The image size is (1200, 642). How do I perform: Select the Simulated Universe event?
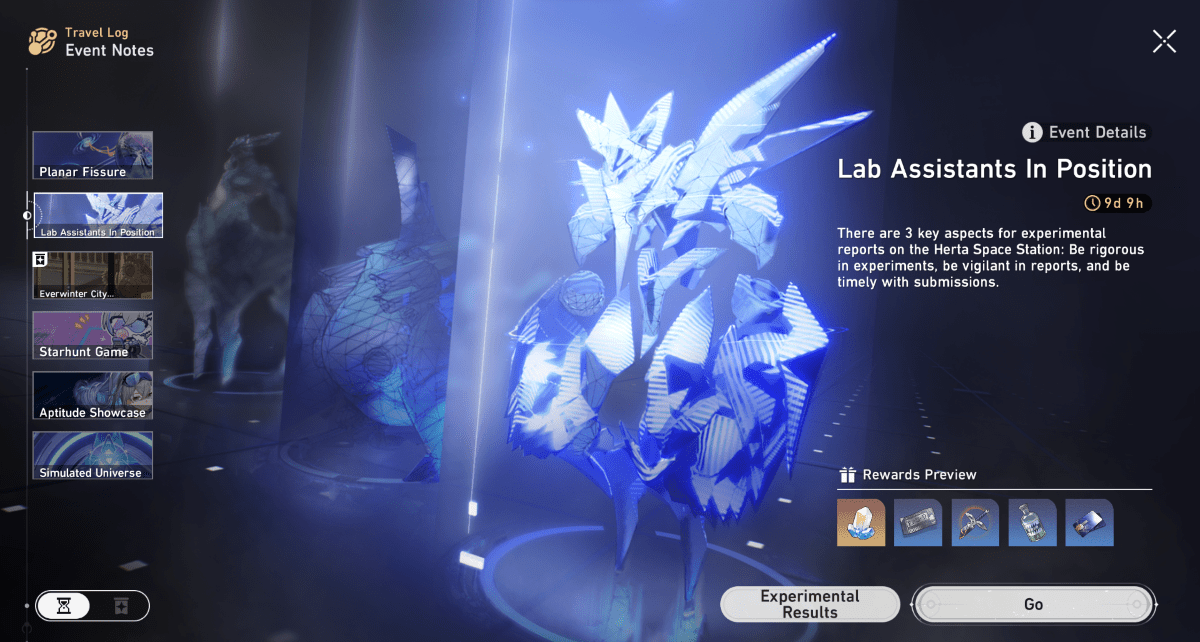(x=93, y=456)
